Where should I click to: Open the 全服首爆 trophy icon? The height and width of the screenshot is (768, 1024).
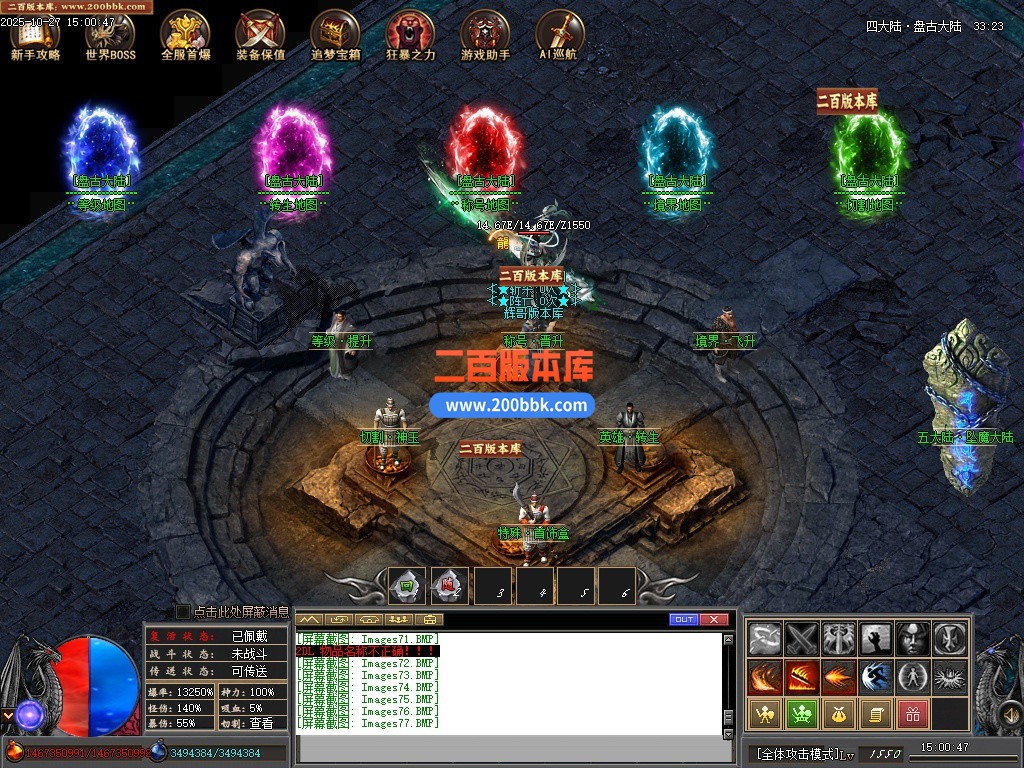[185, 35]
